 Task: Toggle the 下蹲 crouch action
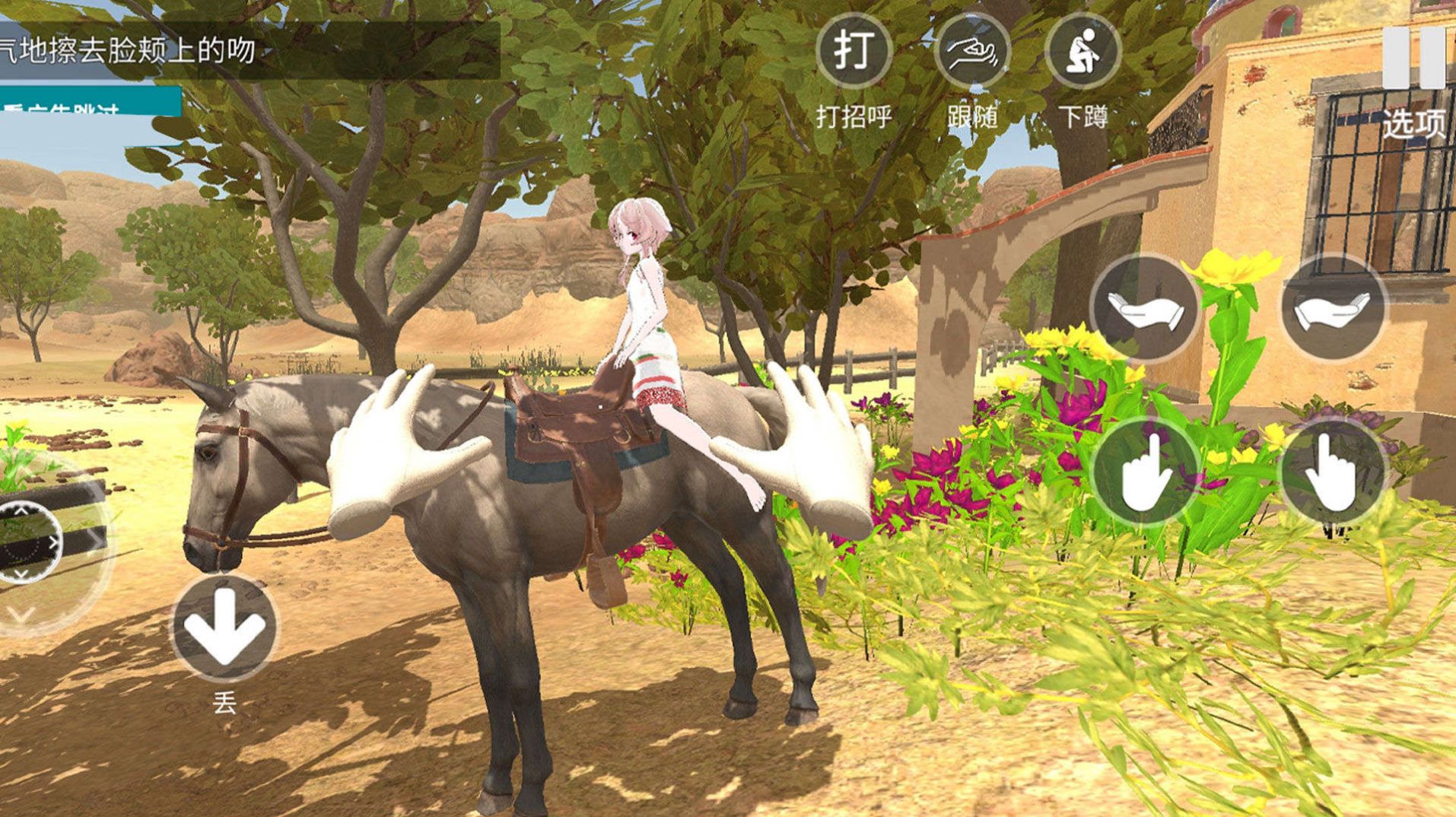(x=1082, y=52)
